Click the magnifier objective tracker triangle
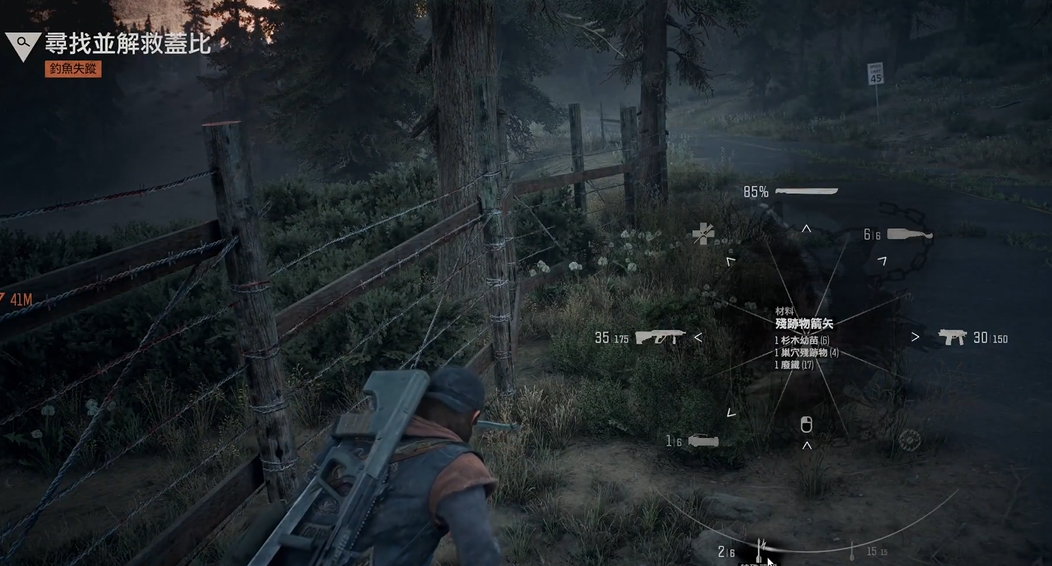 click(22, 44)
